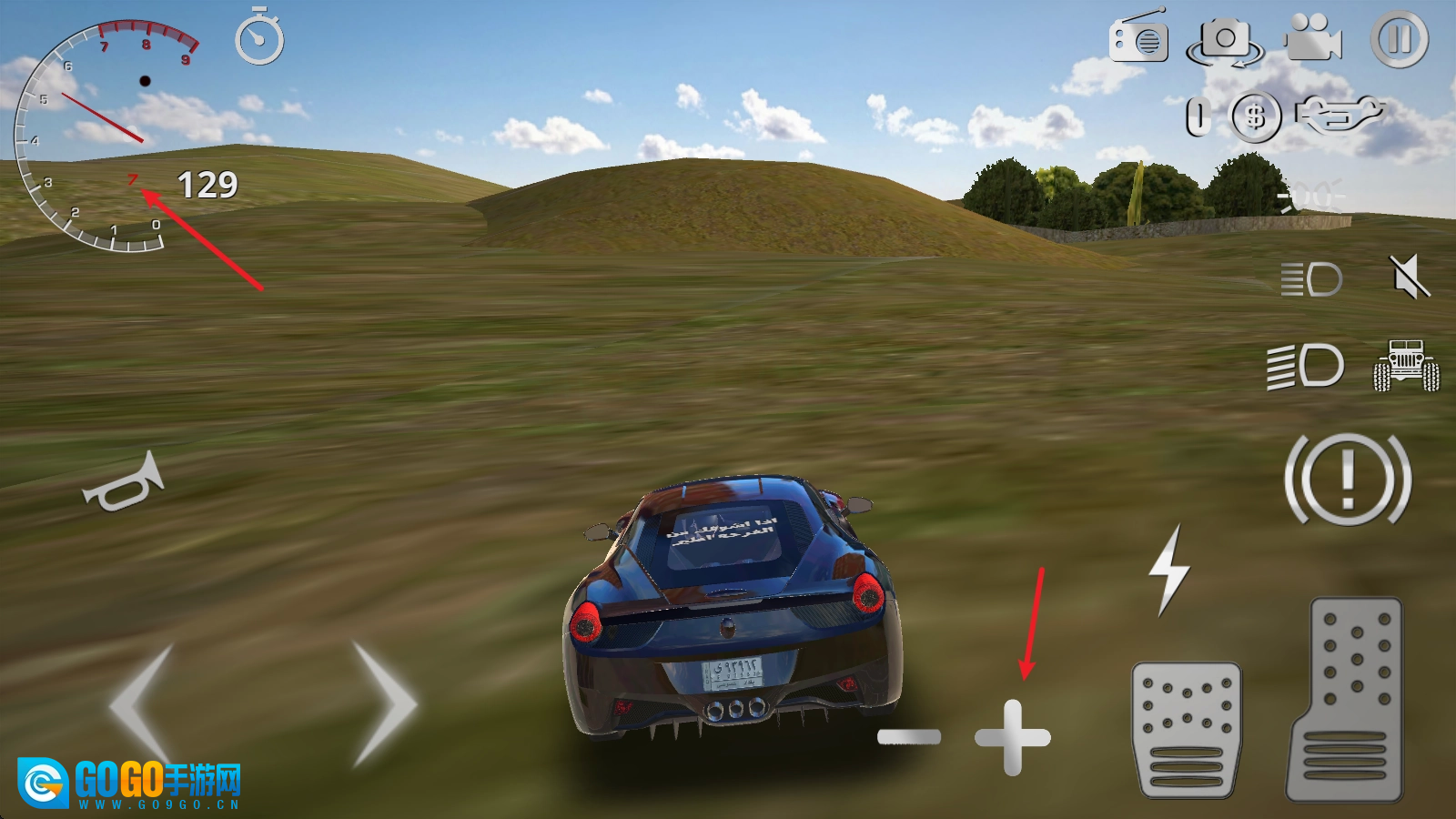Tap the engine oil can icon
Viewport: 1456px width, 819px height.
[x=1338, y=115]
